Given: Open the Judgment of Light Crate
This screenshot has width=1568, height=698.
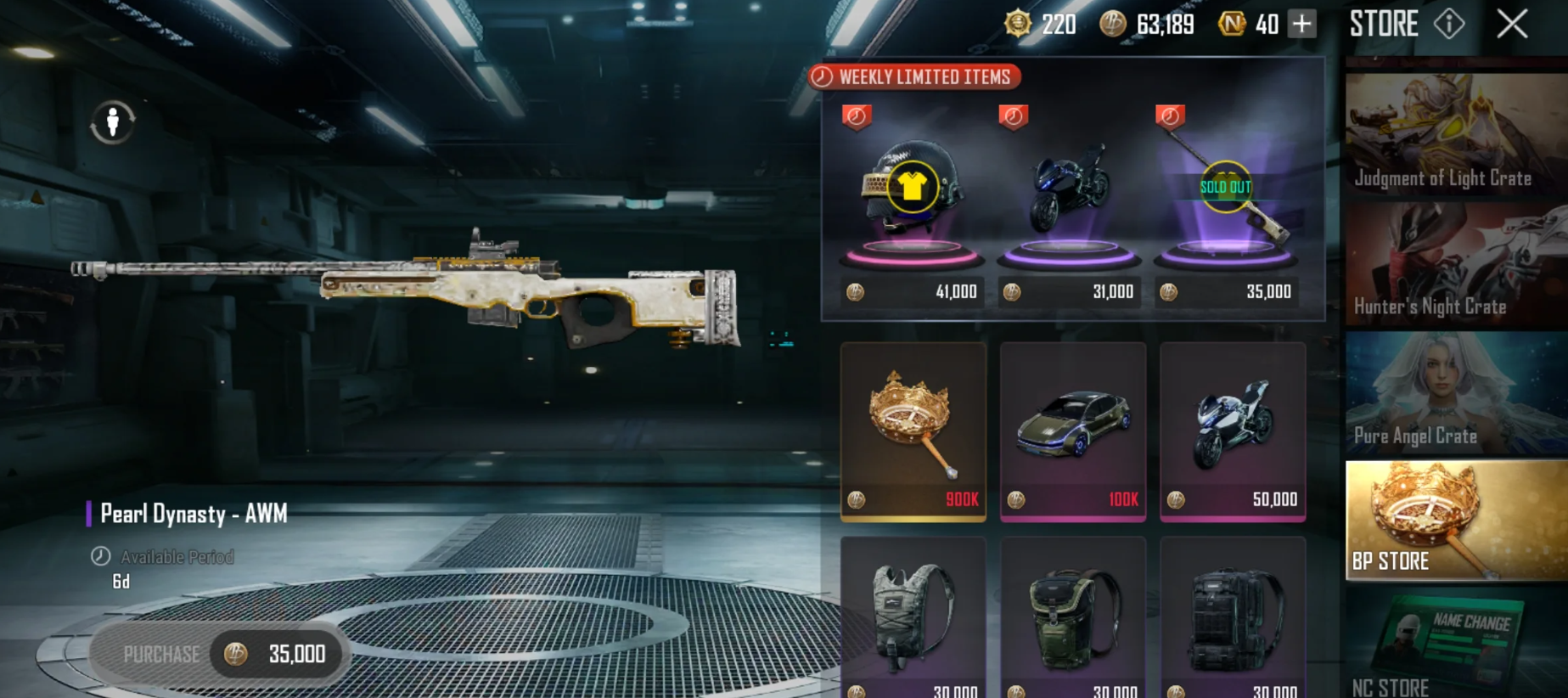Looking at the screenshot, I should (1455, 134).
